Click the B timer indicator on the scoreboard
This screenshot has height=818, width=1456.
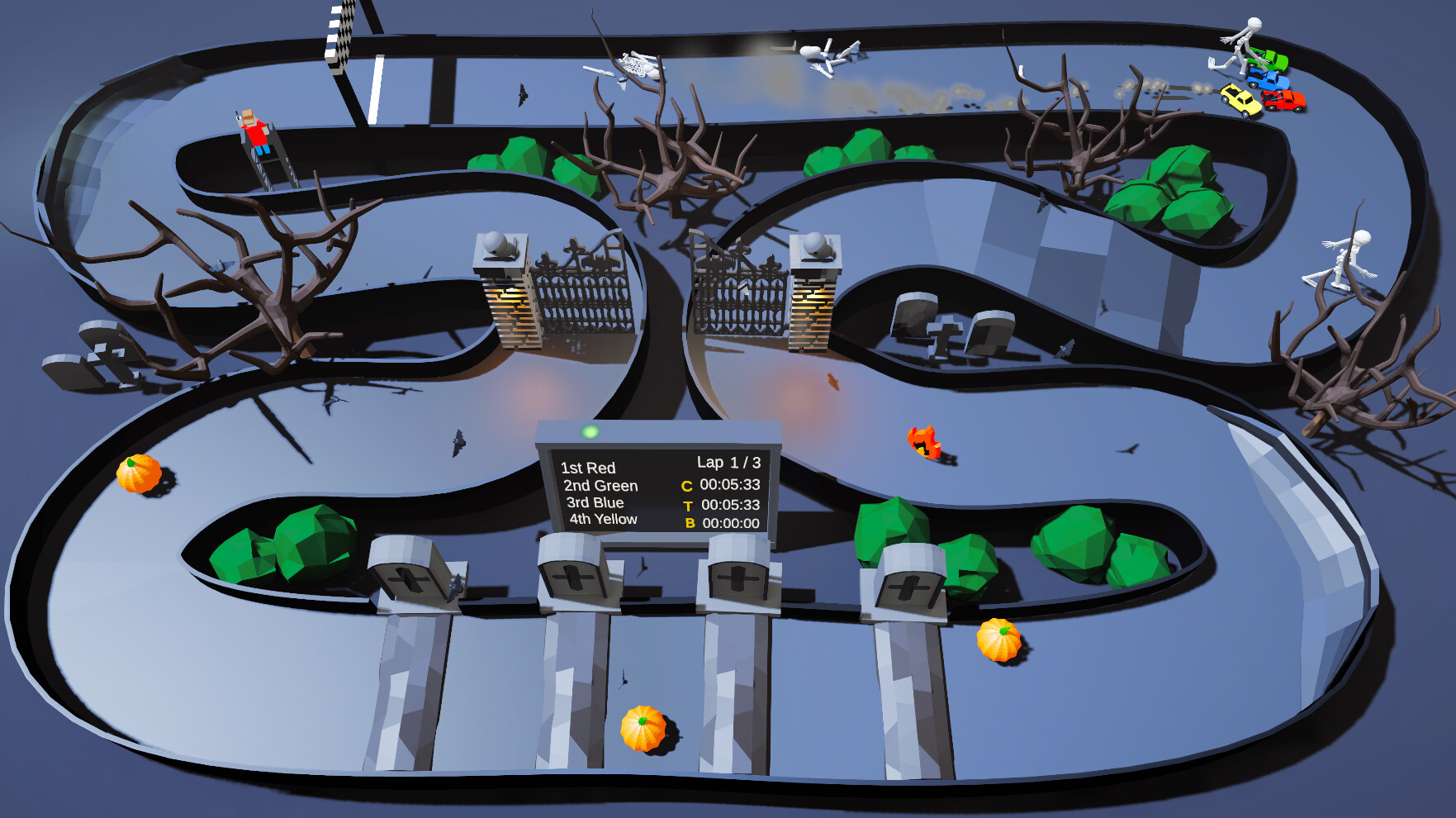click(690, 523)
